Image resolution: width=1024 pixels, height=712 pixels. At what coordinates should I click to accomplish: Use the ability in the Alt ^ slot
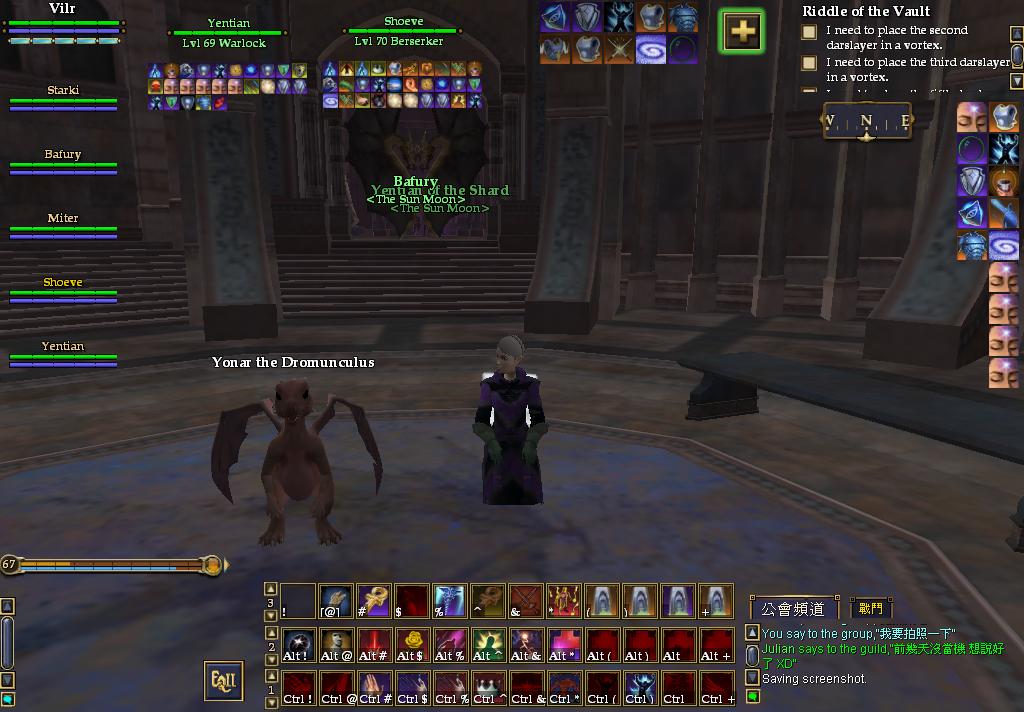[x=488, y=644]
